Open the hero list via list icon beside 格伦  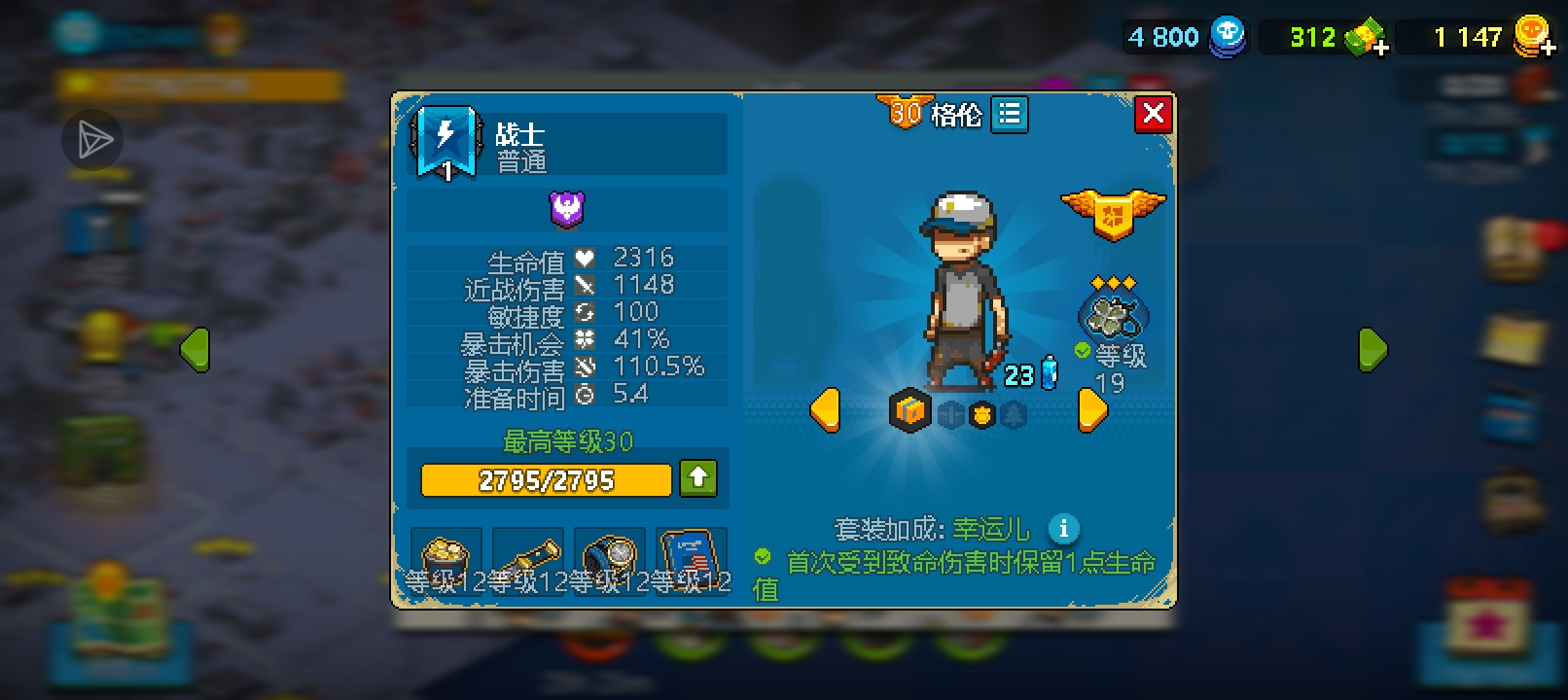coord(1010,115)
